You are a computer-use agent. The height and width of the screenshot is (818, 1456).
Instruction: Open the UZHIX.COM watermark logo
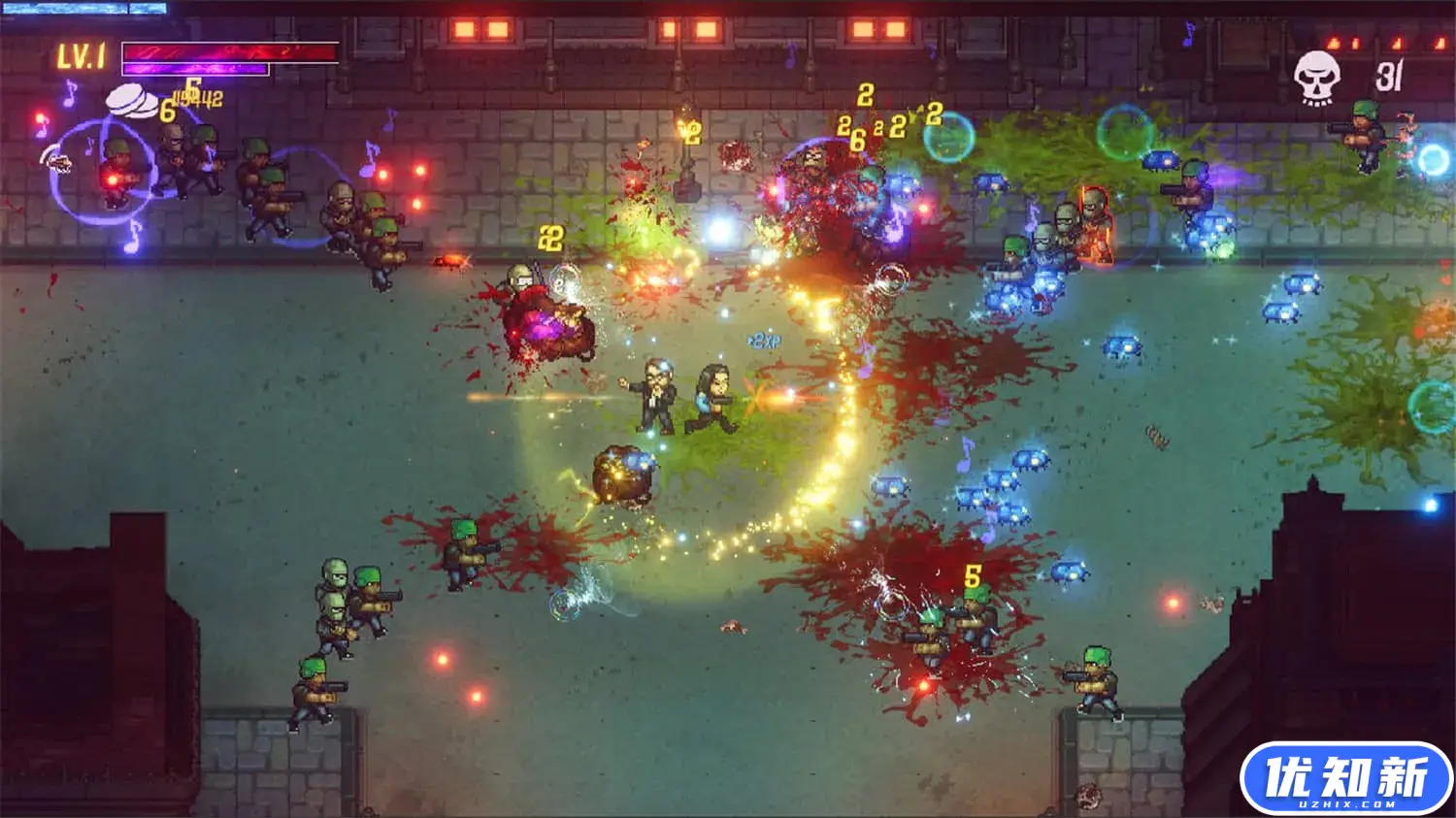[1345, 779]
